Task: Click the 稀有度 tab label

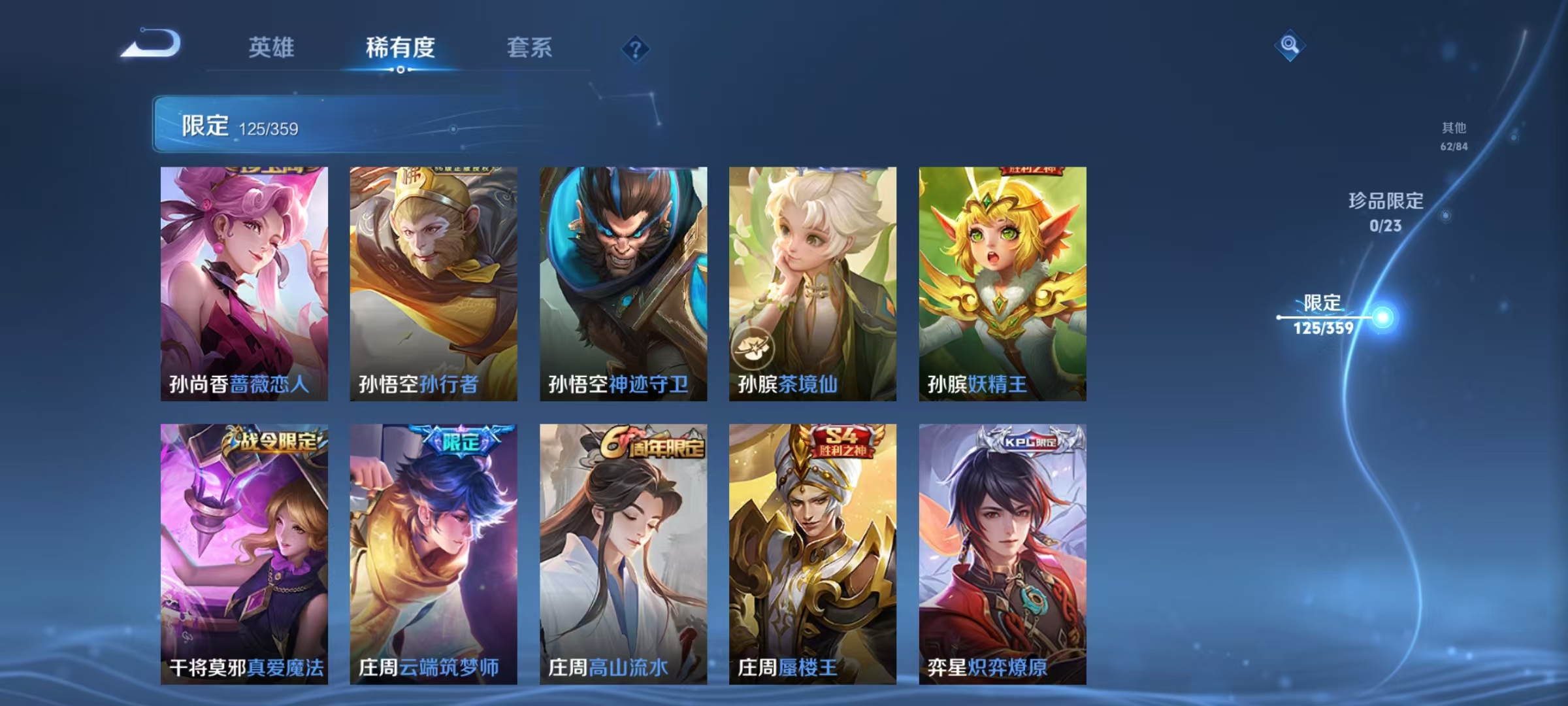Action: coord(400,48)
